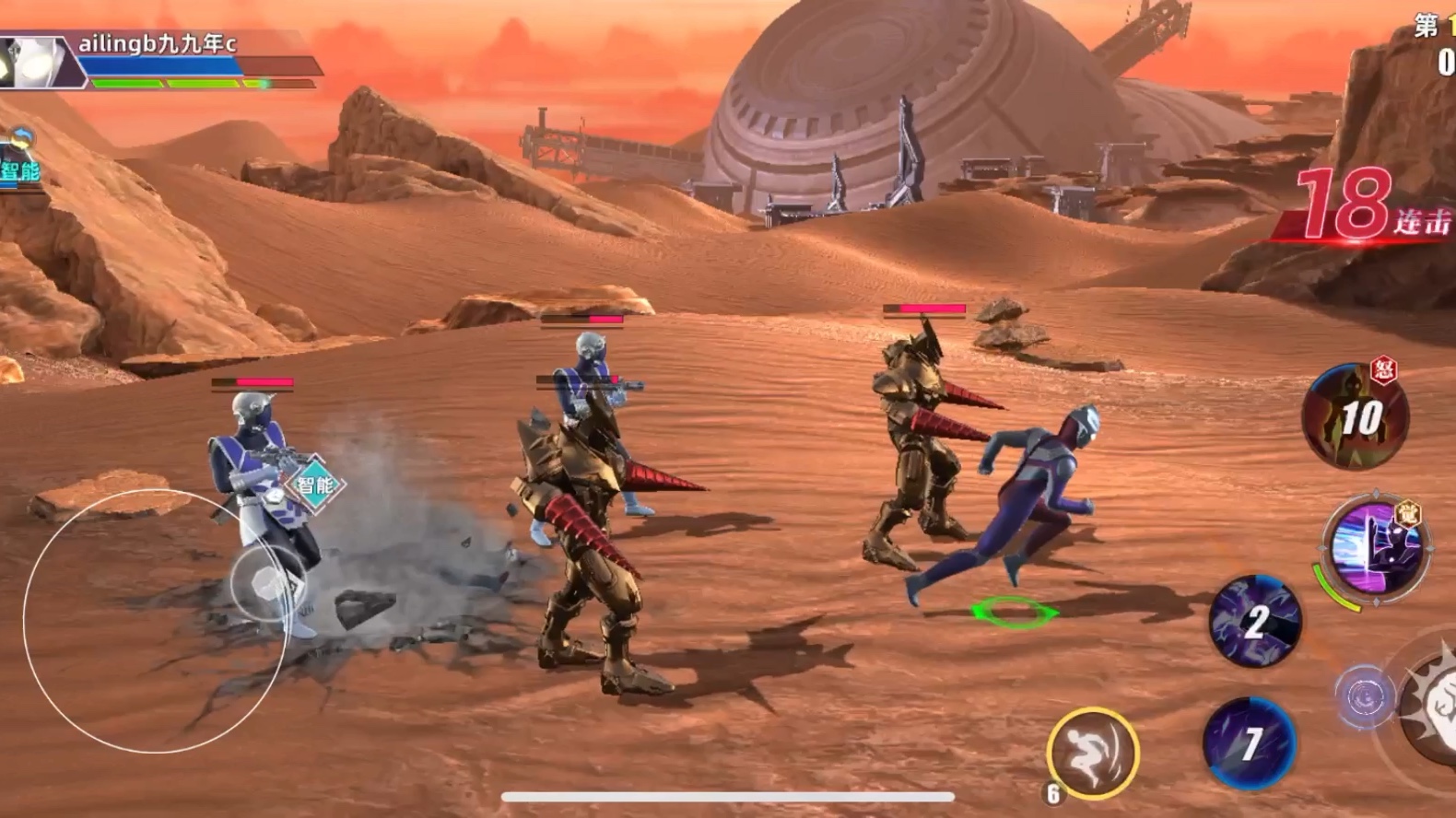Tap the player portrait beside ailingb九九年c

coord(35,63)
